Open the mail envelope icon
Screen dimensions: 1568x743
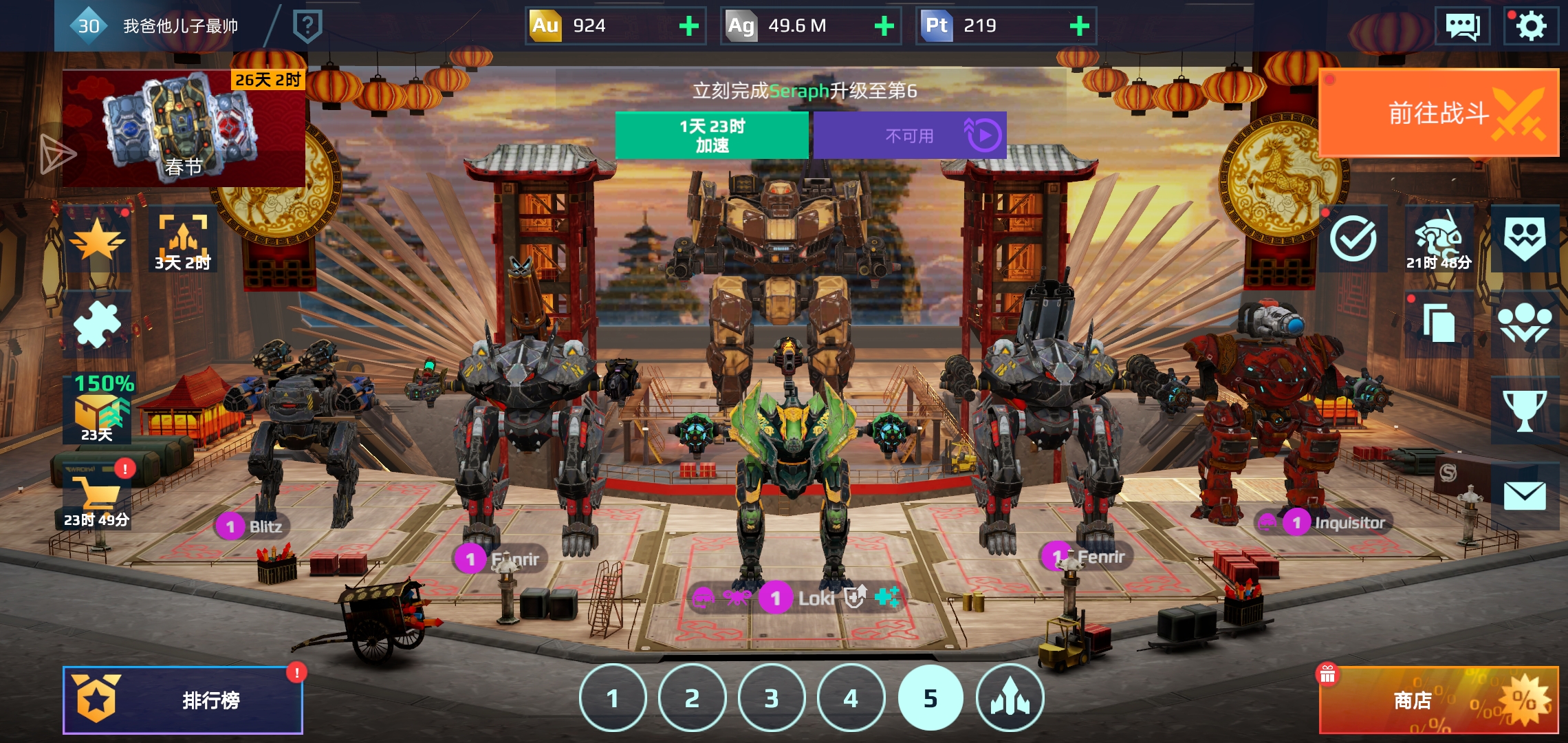(1525, 495)
